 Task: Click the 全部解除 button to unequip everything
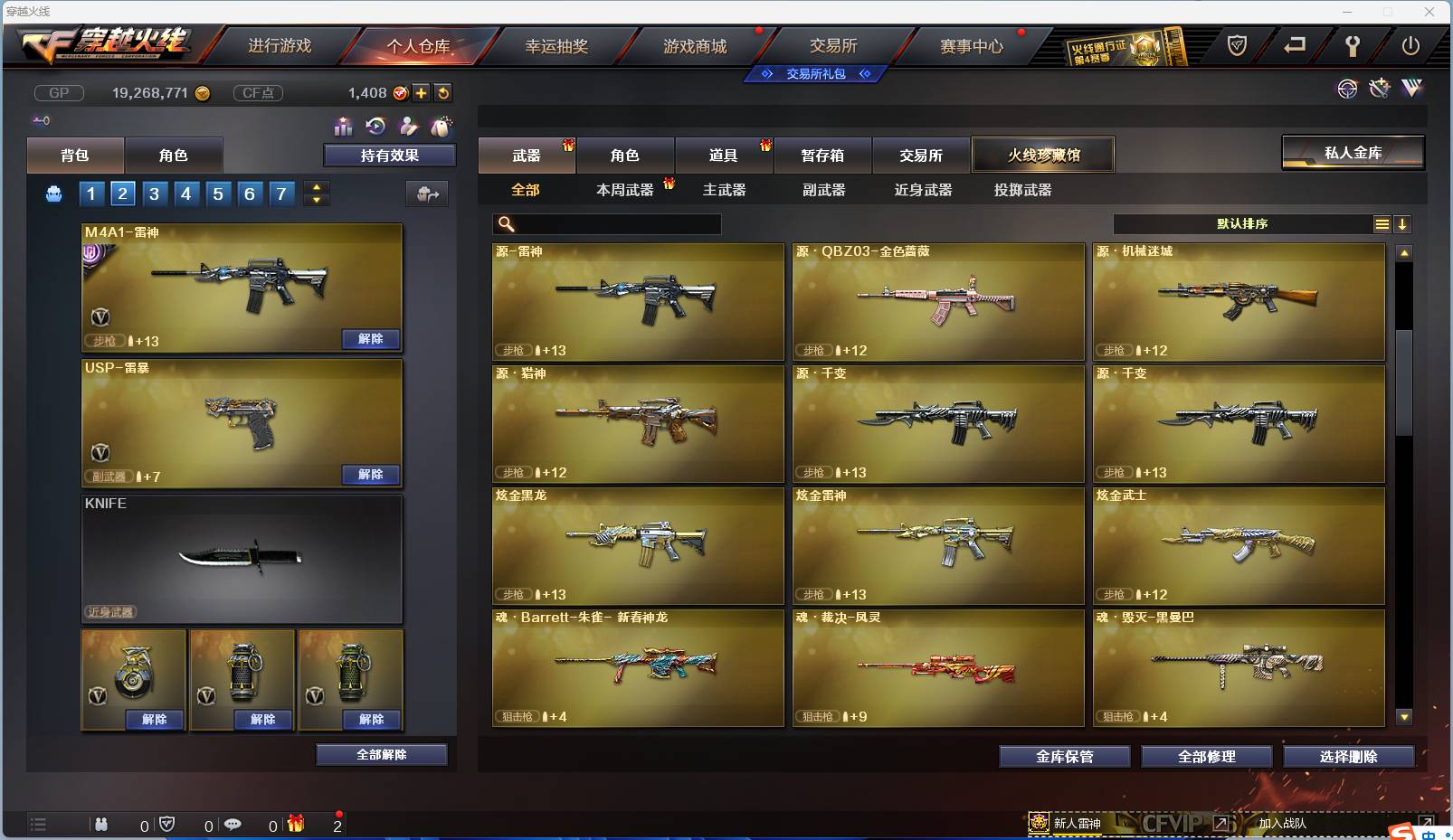pos(381,754)
